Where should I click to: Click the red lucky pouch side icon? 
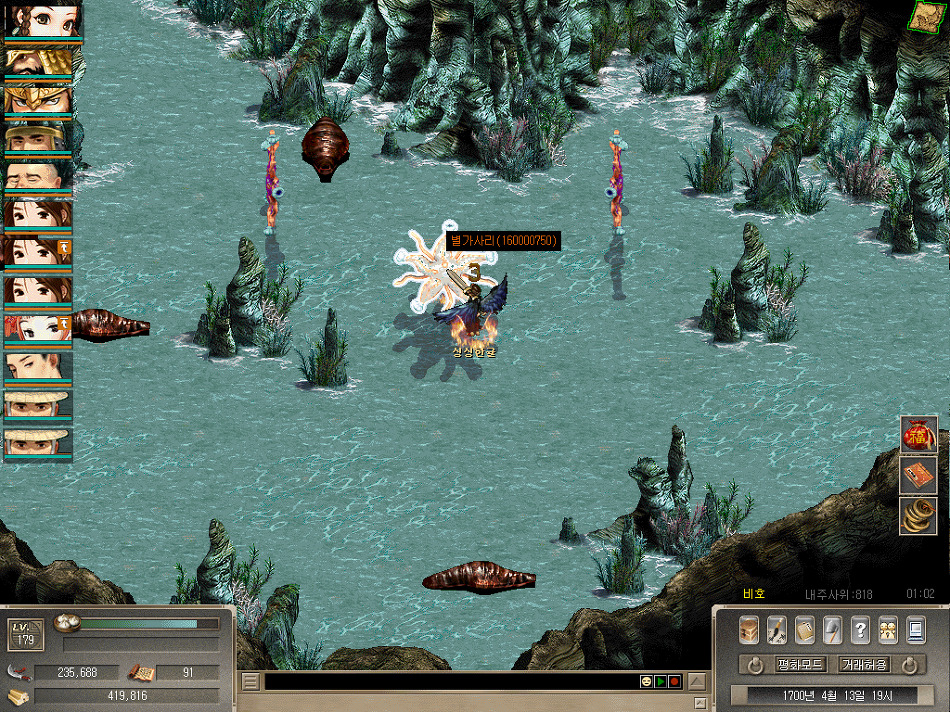pyautogui.click(x=918, y=435)
